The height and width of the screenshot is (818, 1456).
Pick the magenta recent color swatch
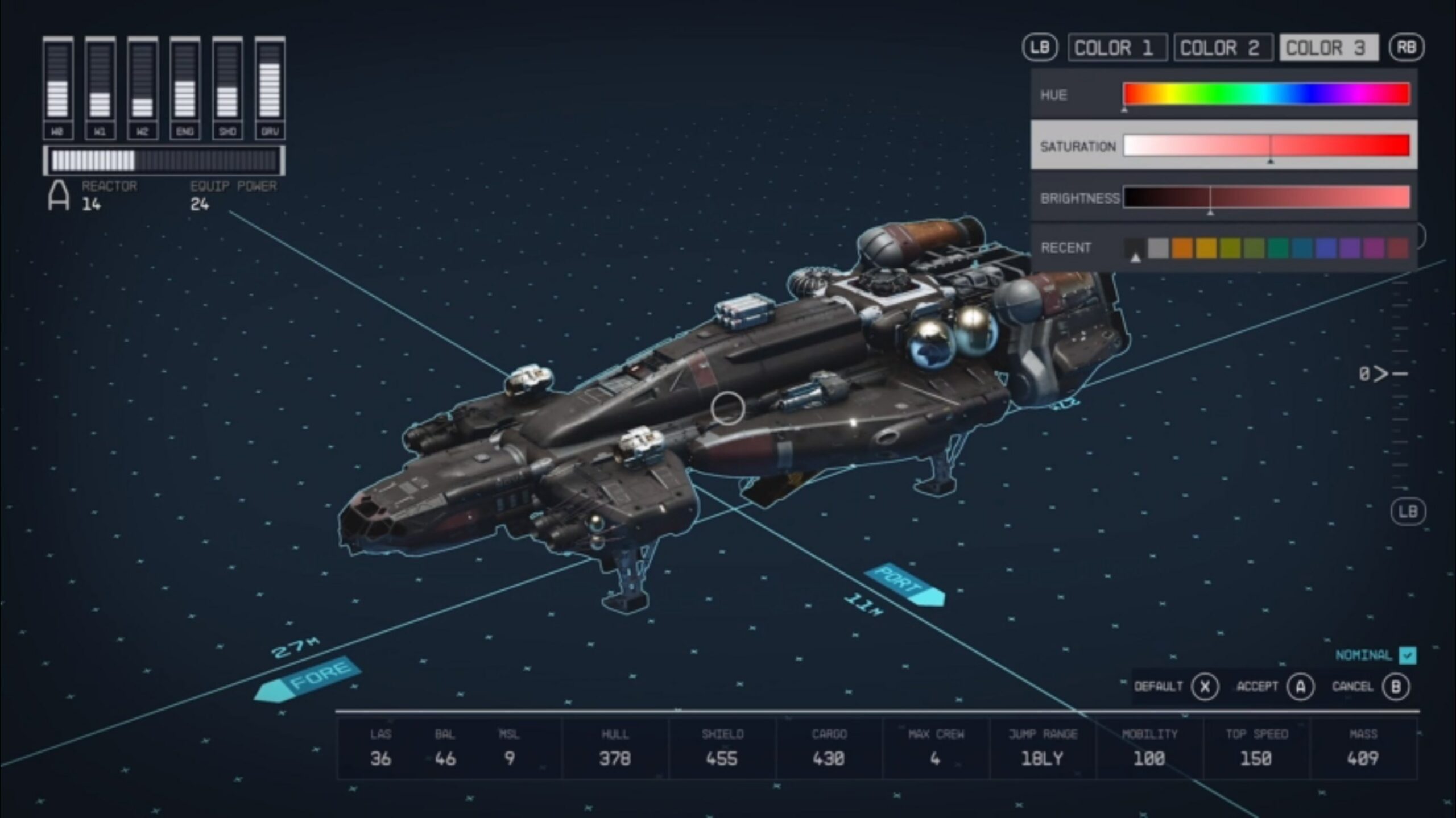pos(1374,248)
